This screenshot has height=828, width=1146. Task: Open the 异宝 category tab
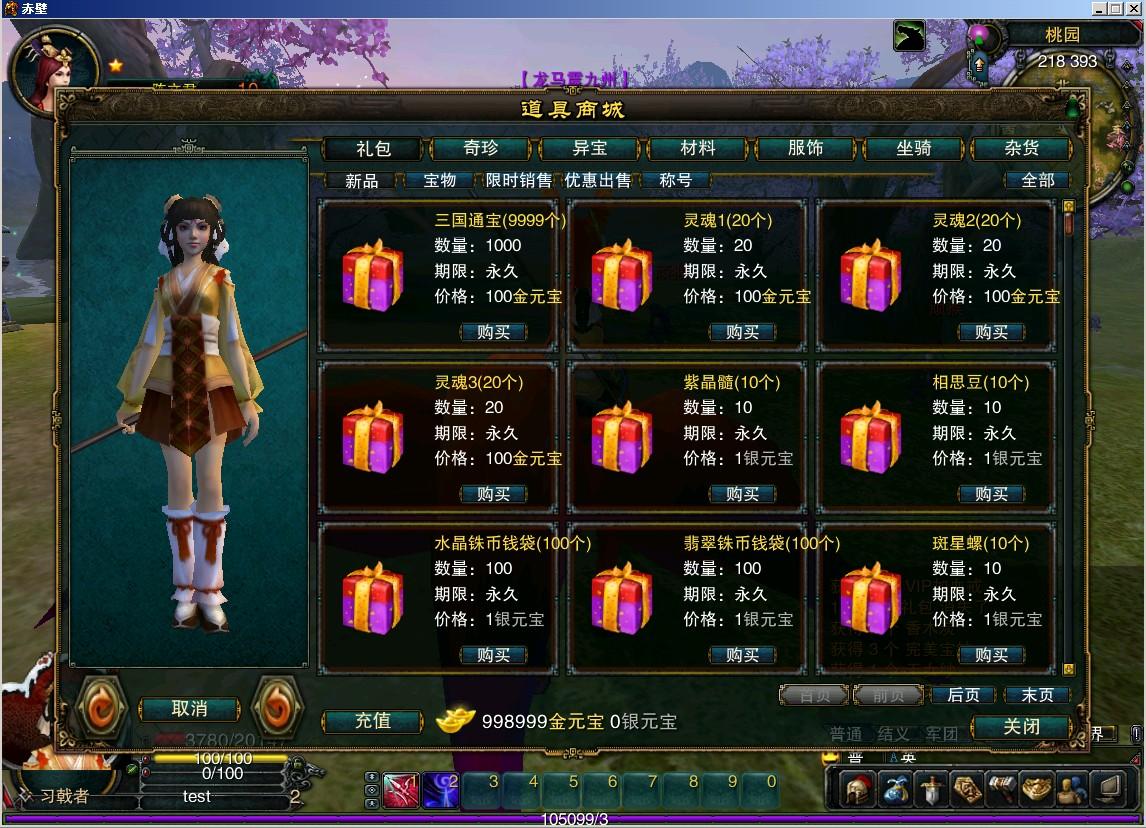click(x=589, y=149)
